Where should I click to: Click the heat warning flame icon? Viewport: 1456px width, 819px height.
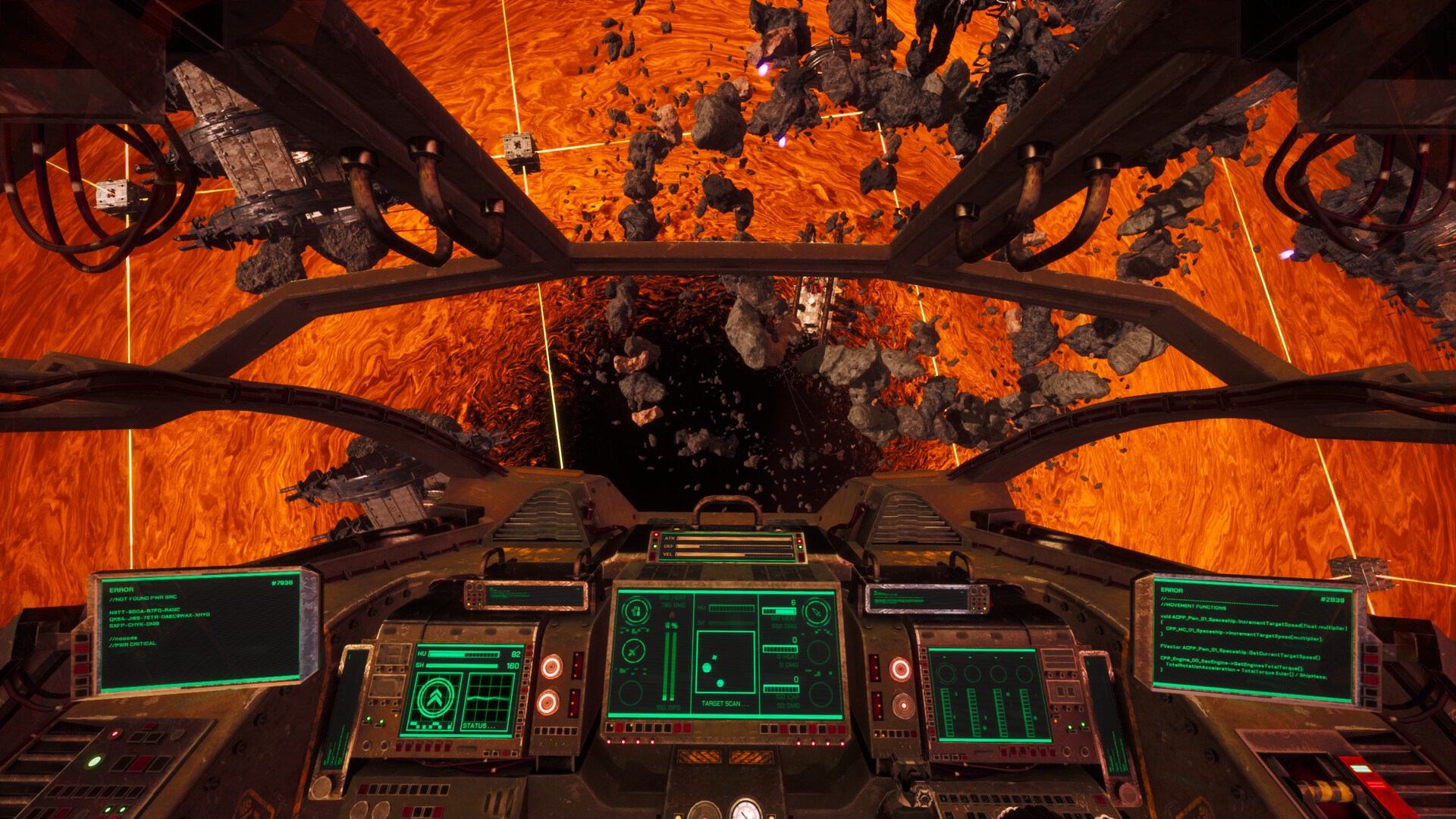pos(672,614)
